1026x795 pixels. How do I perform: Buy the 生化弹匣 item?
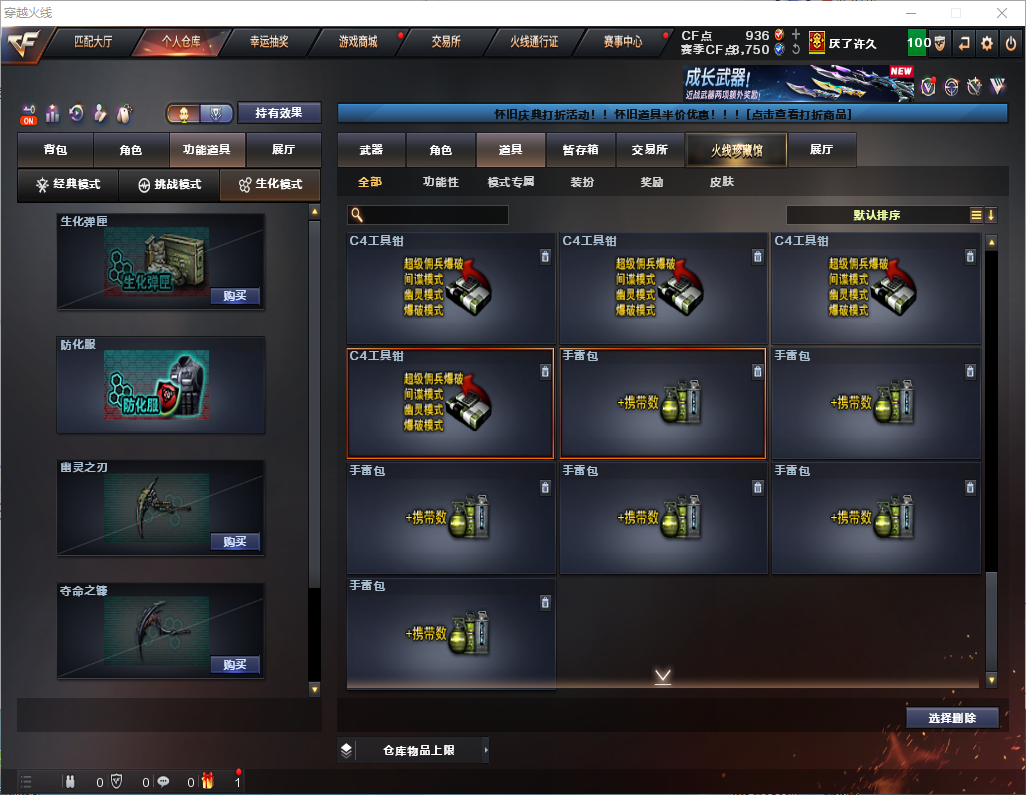point(235,296)
